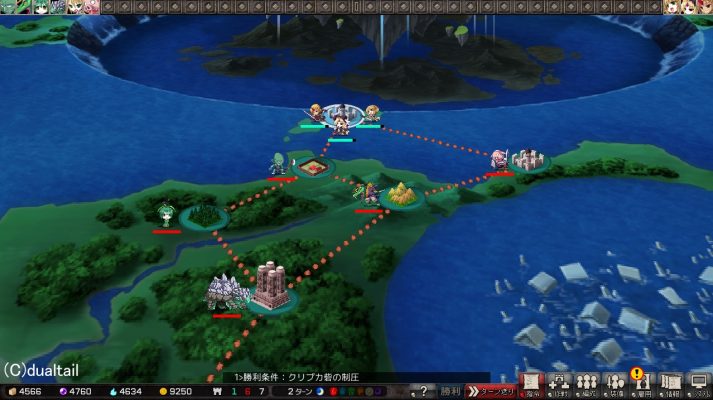The image size is (713, 400).
Task: Open the 勝利 victory conditions button
Action: (x=451, y=390)
